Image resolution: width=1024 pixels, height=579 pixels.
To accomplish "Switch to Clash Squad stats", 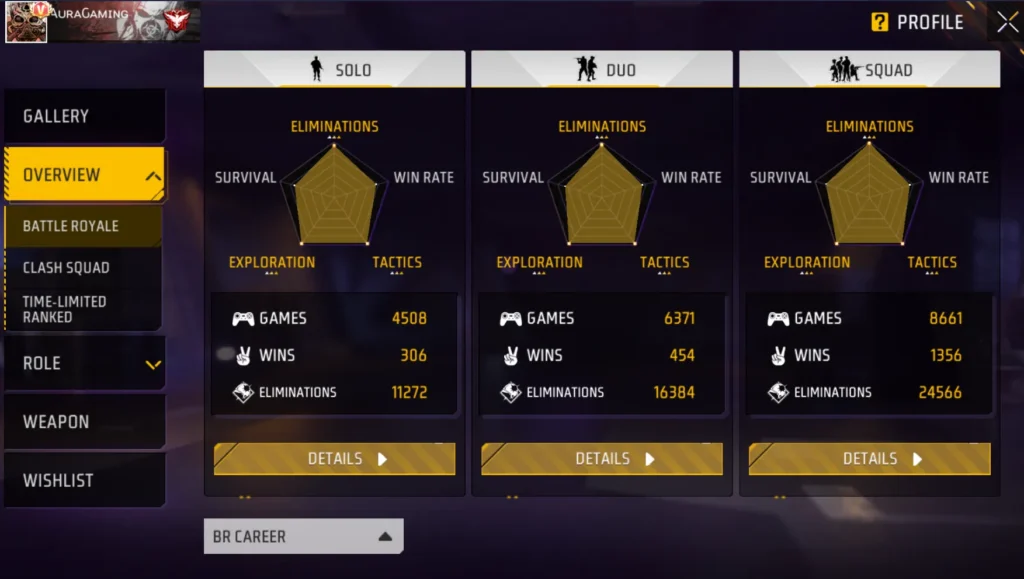I will pyautogui.click(x=82, y=268).
